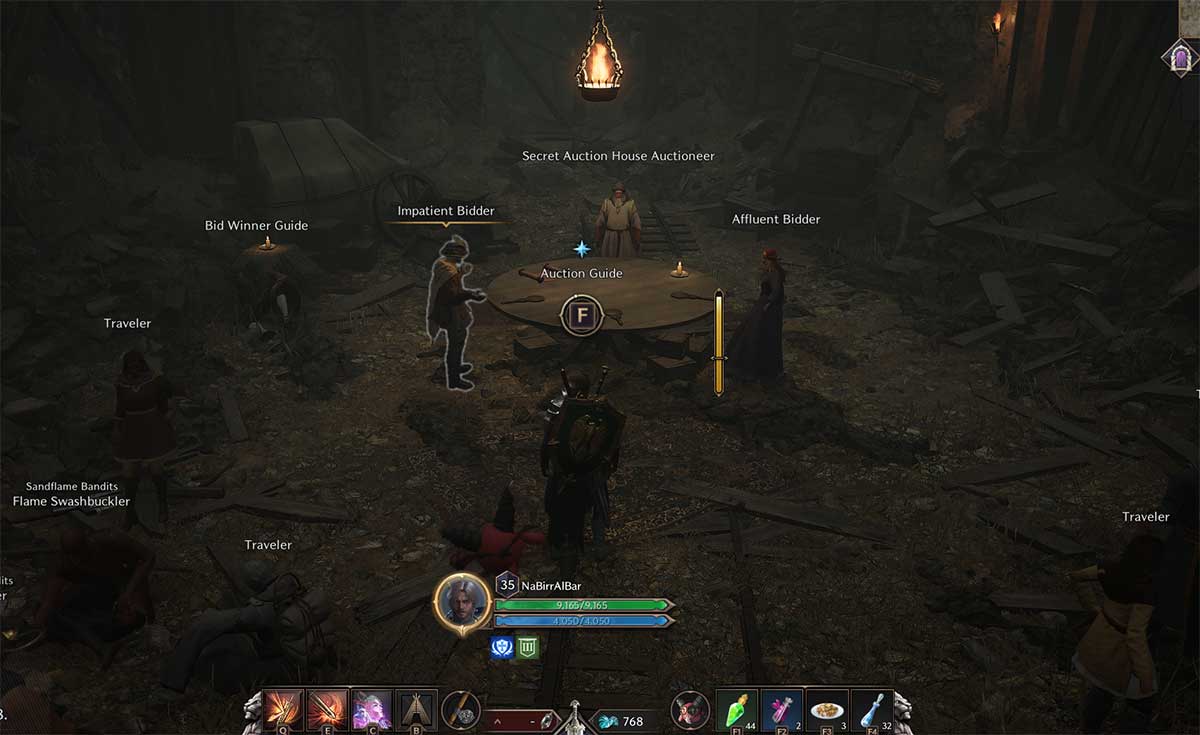The height and width of the screenshot is (735, 1200).
Task: Use the pink potion in slot F2
Action: tap(782, 709)
